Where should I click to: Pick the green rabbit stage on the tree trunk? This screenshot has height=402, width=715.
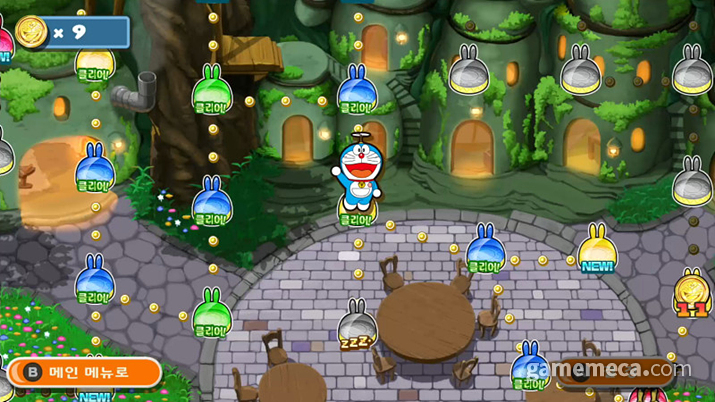pos(211,90)
